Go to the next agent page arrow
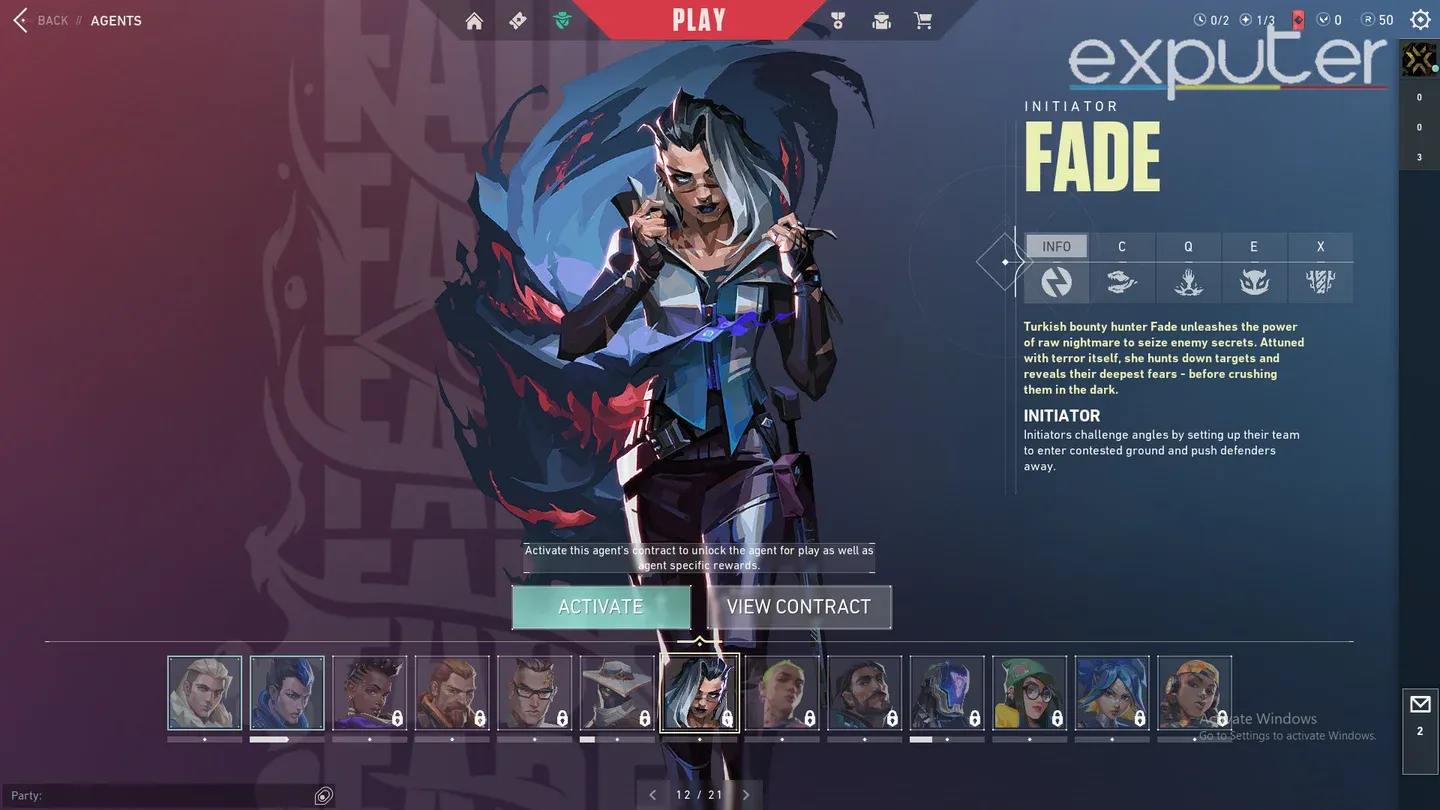The image size is (1440, 810). pyautogui.click(x=746, y=795)
